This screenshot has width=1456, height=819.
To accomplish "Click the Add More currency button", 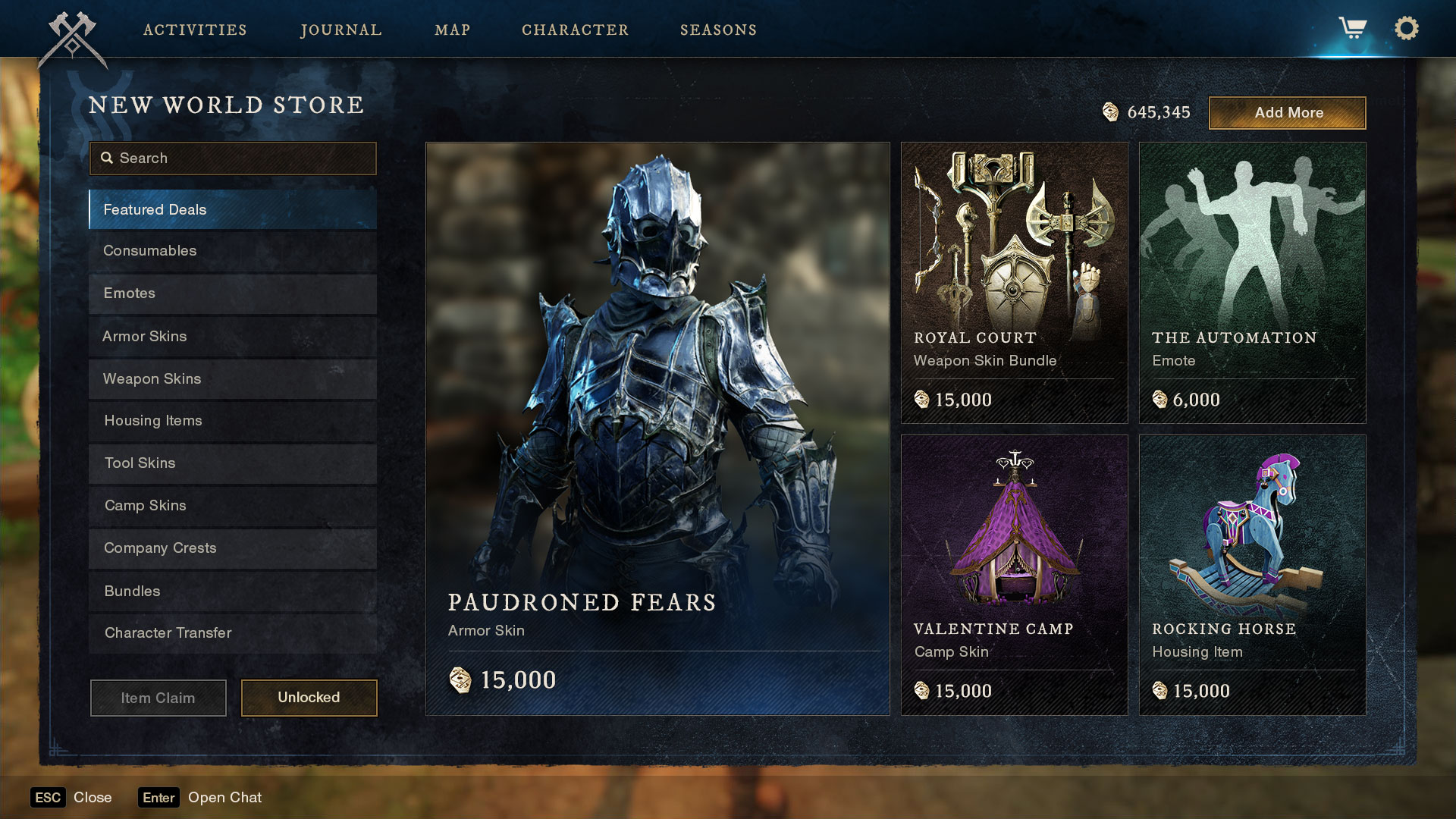I will pos(1287,112).
